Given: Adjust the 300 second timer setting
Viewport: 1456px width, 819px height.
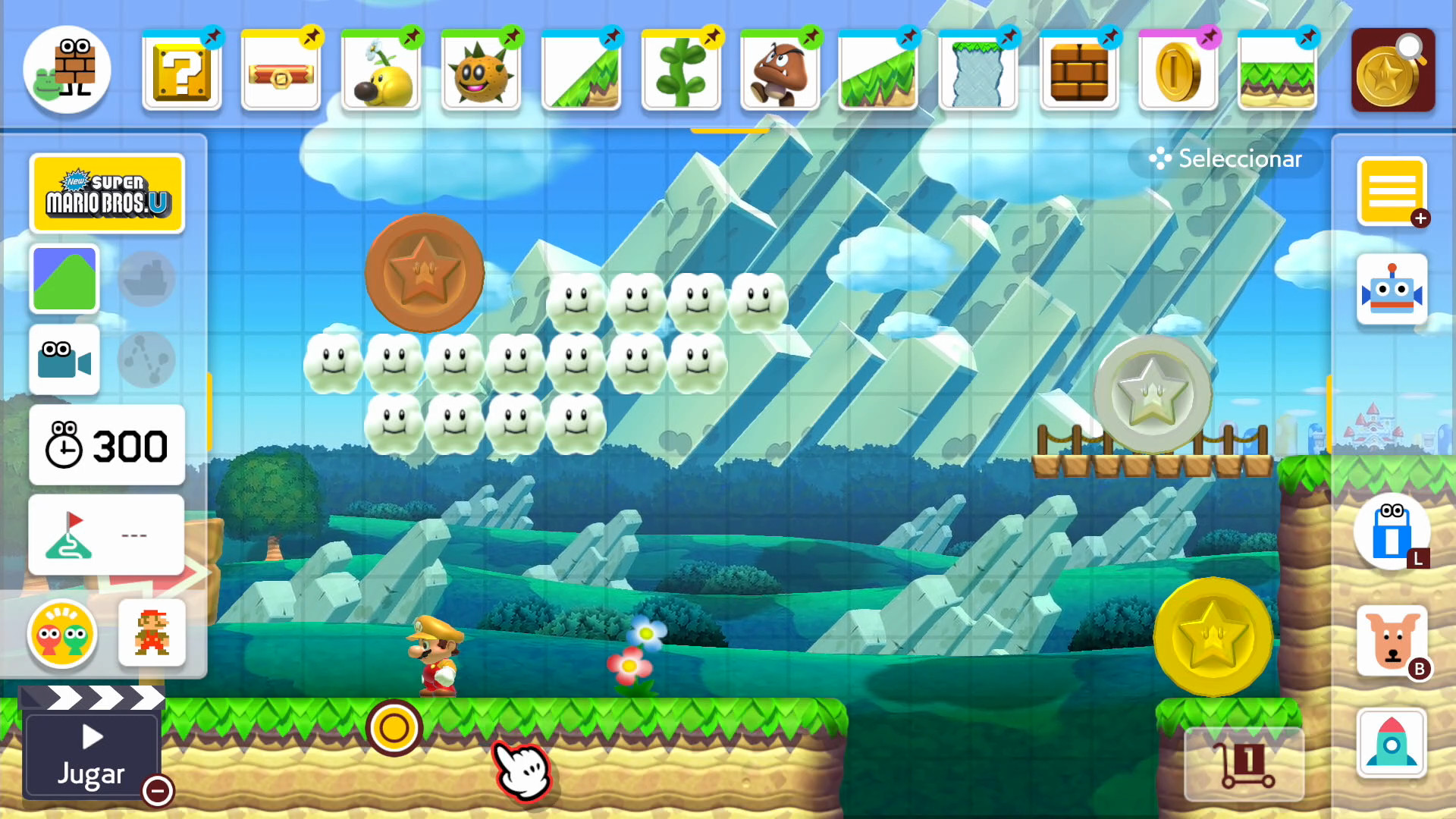Looking at the screenshot, I should tap(106, 446).
